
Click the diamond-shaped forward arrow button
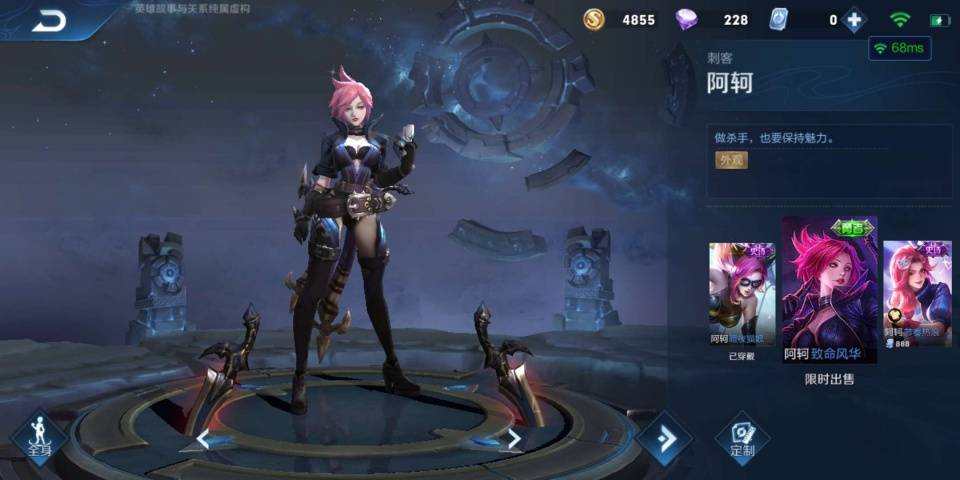[664, 439]
